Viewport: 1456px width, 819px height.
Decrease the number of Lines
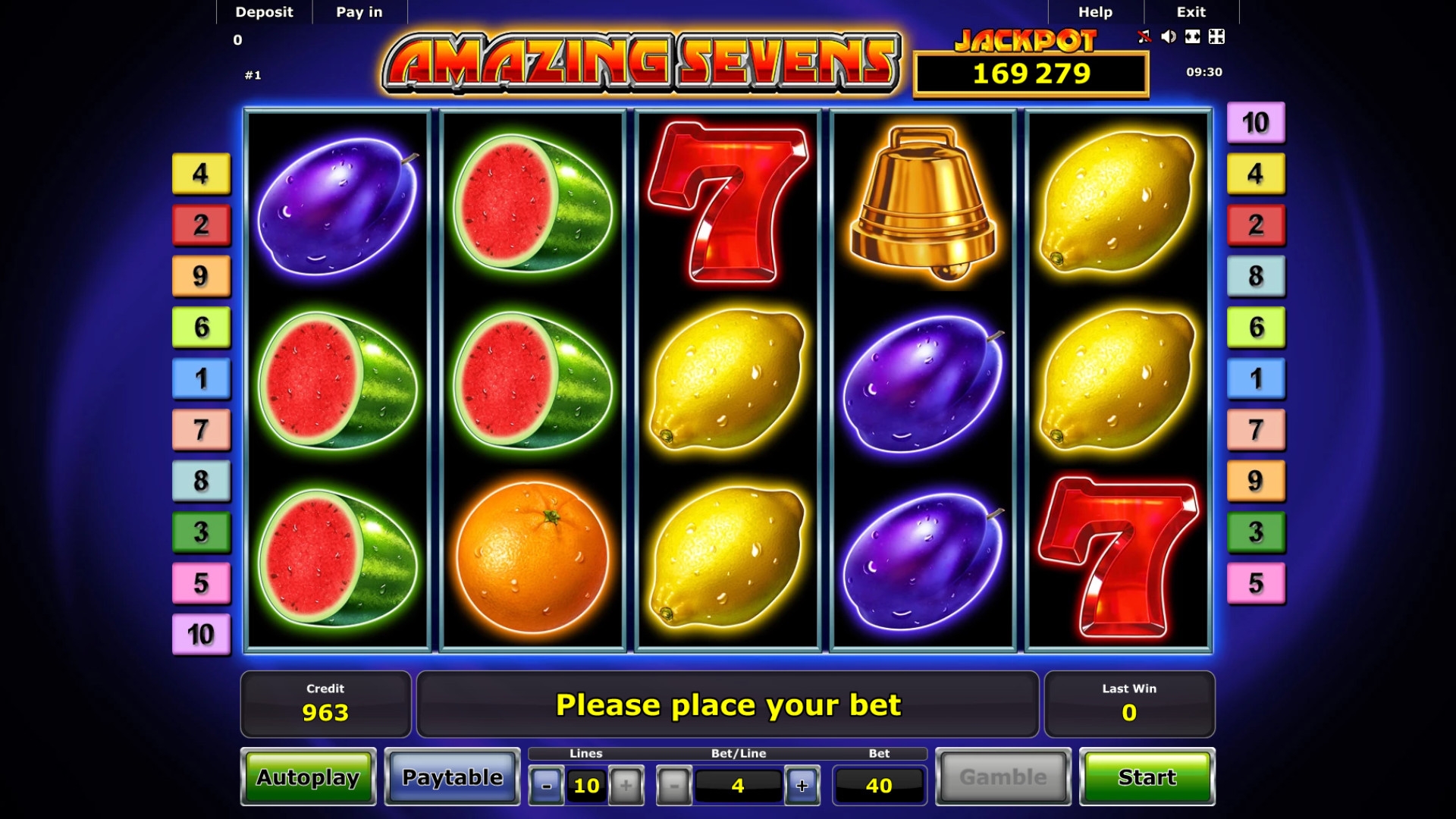point(546,786)
